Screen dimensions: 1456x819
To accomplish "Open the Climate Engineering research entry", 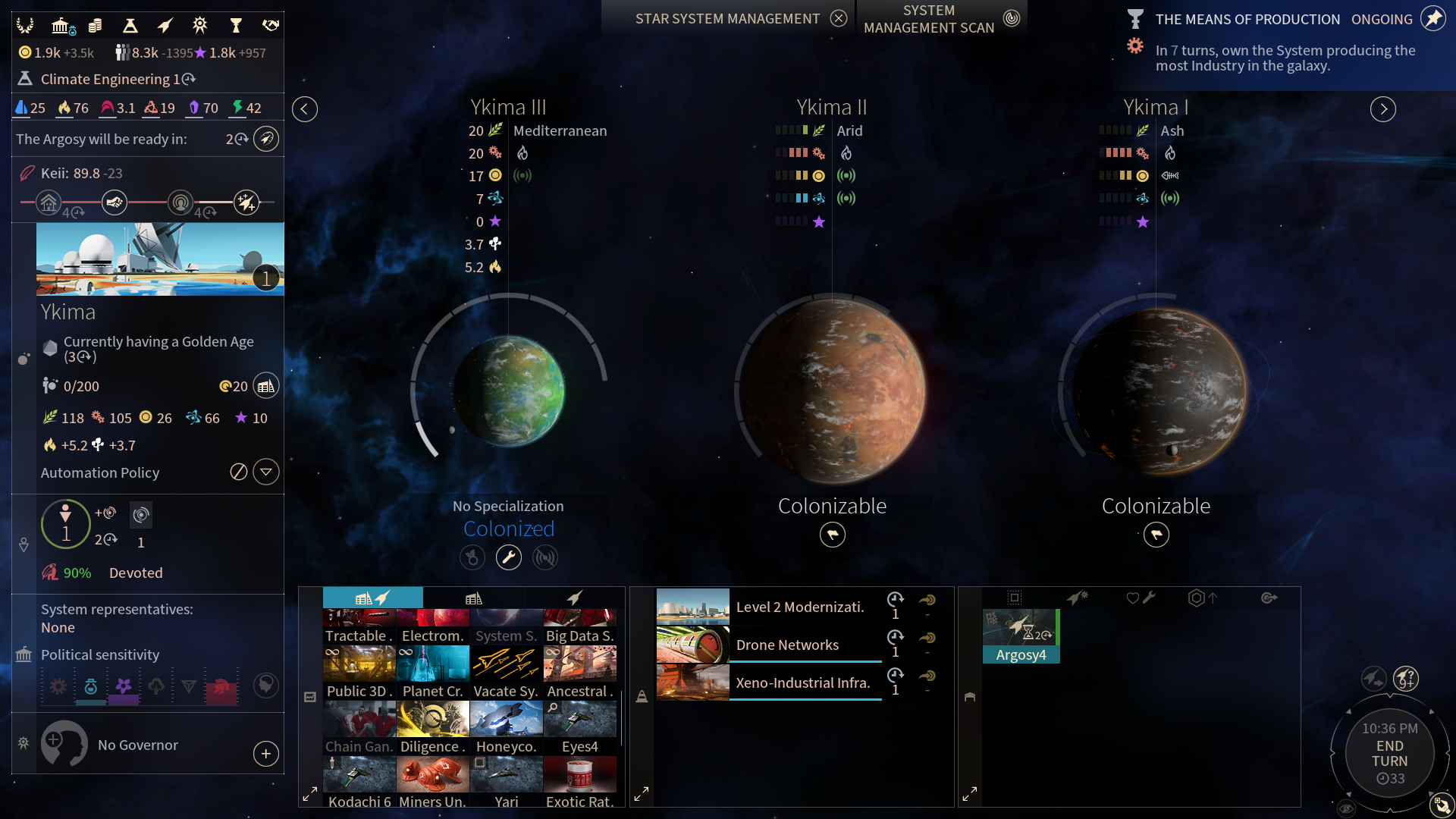I will (110, 79).
